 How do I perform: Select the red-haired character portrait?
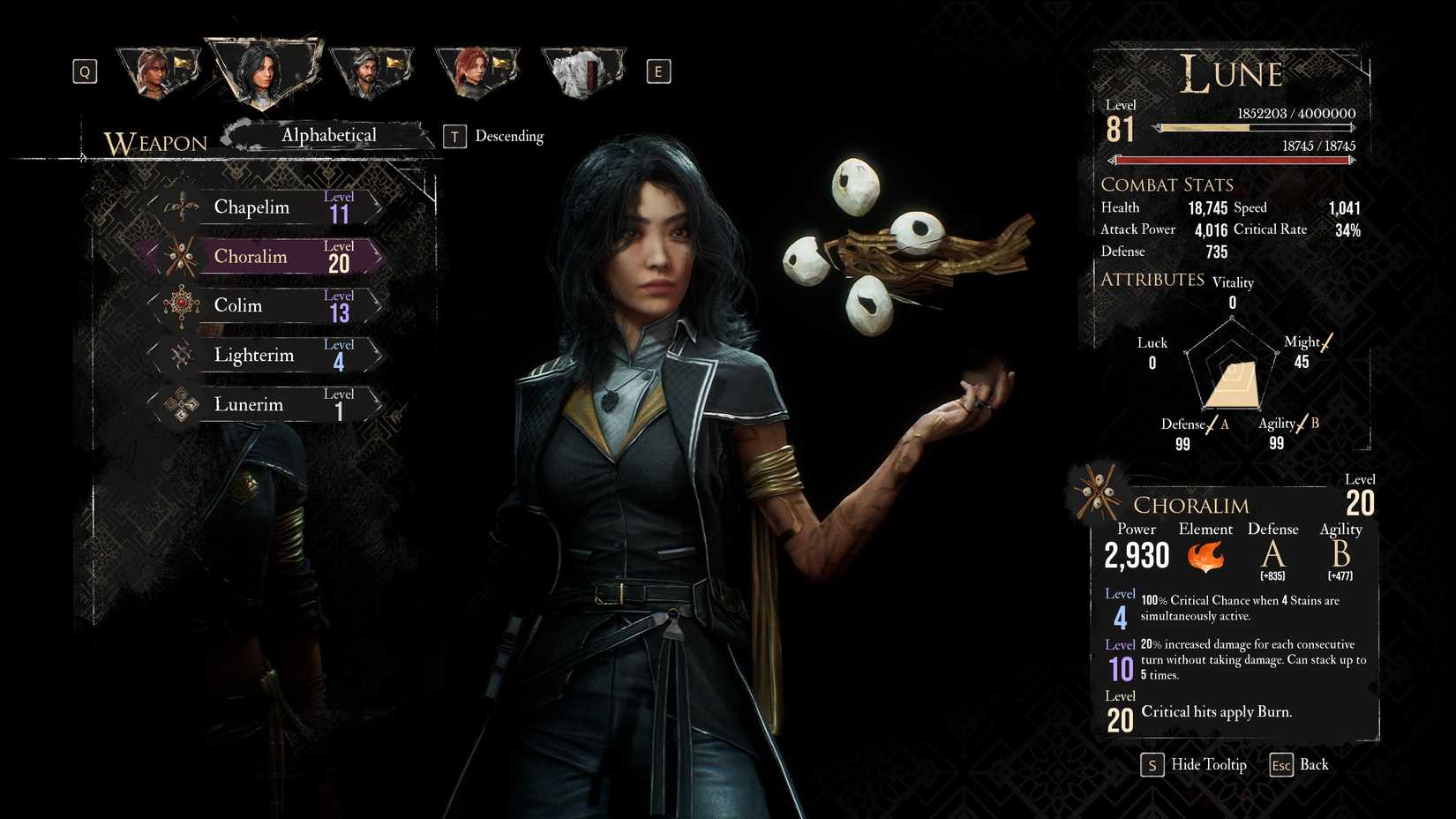(x=477, y=71)
